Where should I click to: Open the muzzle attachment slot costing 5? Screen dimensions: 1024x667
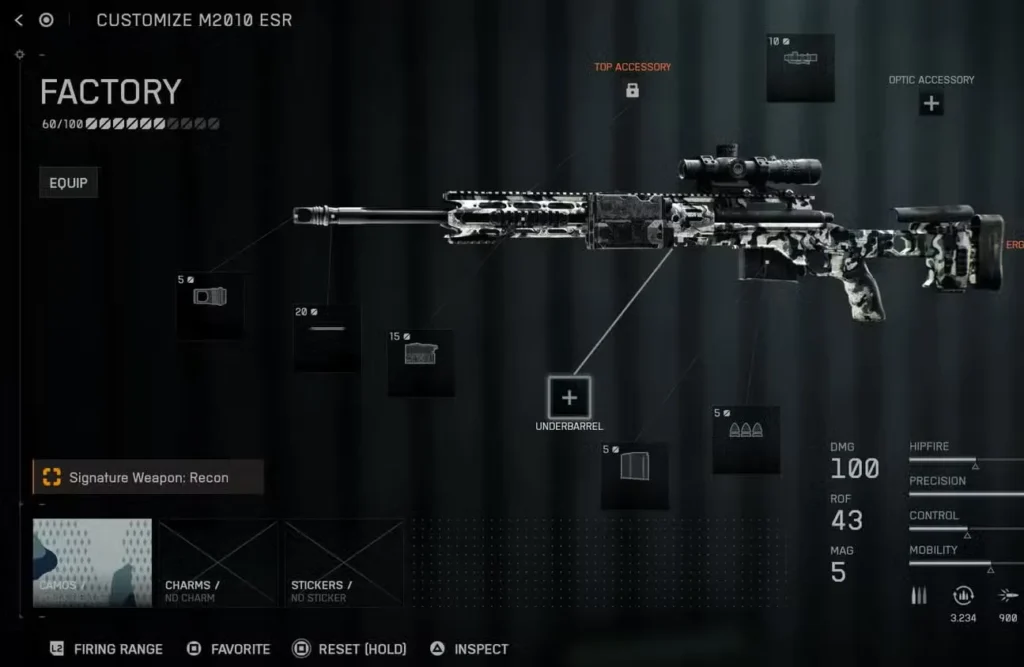click(210, 305)
